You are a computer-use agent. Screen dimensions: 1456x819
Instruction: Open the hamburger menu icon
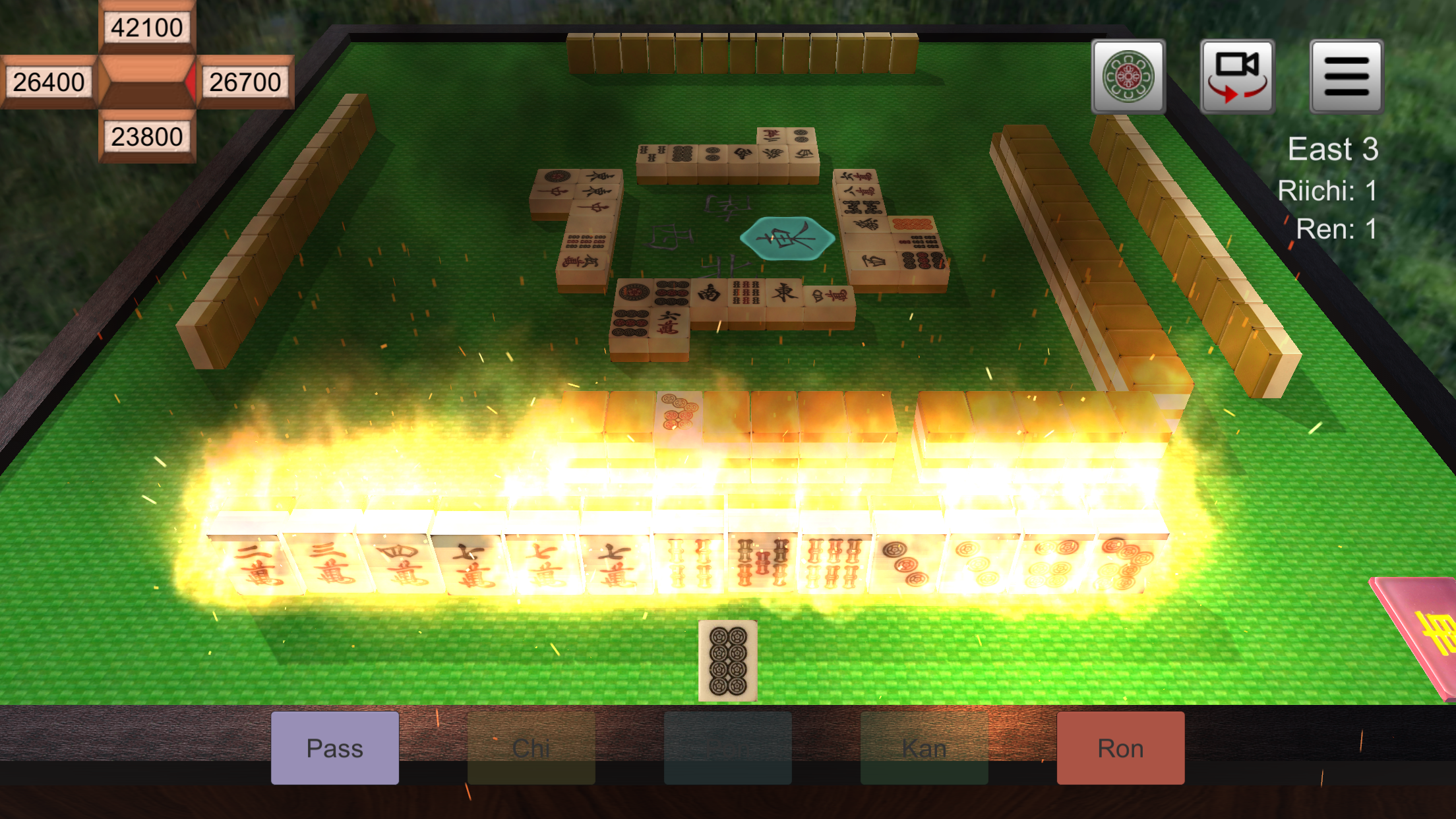pyautogui.click(x=1345, y=77)
